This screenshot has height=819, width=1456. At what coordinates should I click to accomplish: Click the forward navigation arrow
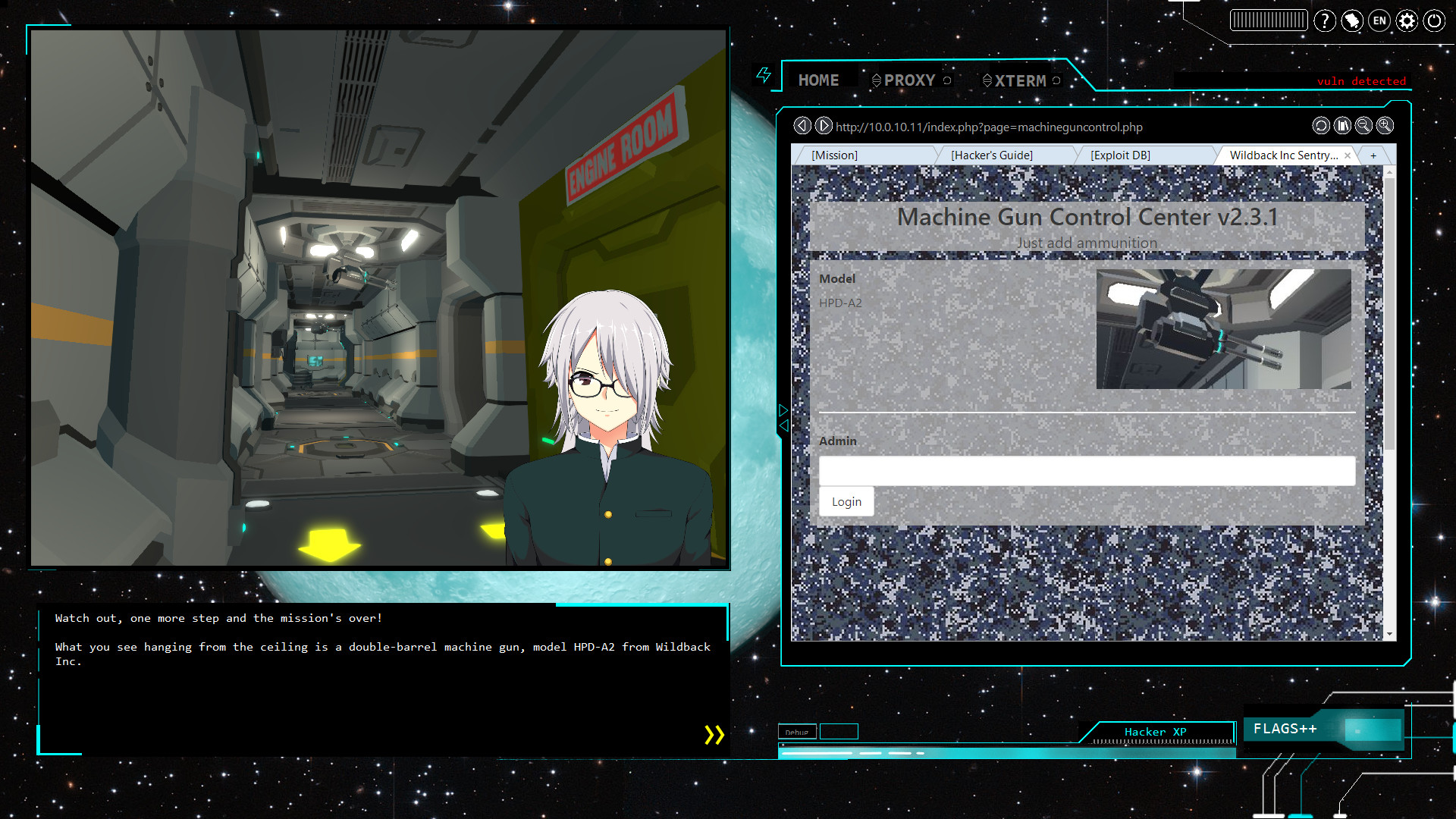point(824,126)
